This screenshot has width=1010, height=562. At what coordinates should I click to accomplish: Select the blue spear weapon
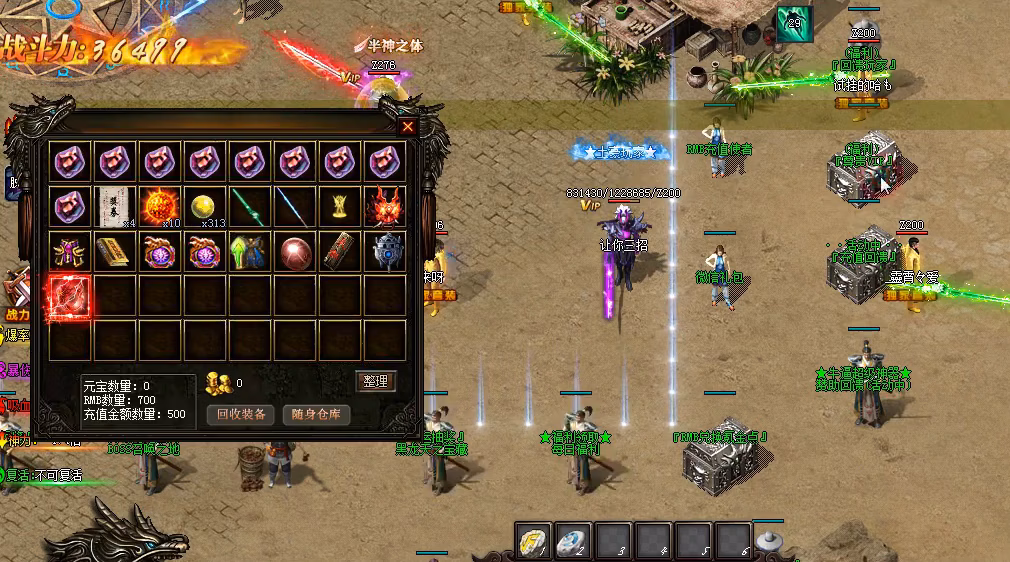click(295, 206)
